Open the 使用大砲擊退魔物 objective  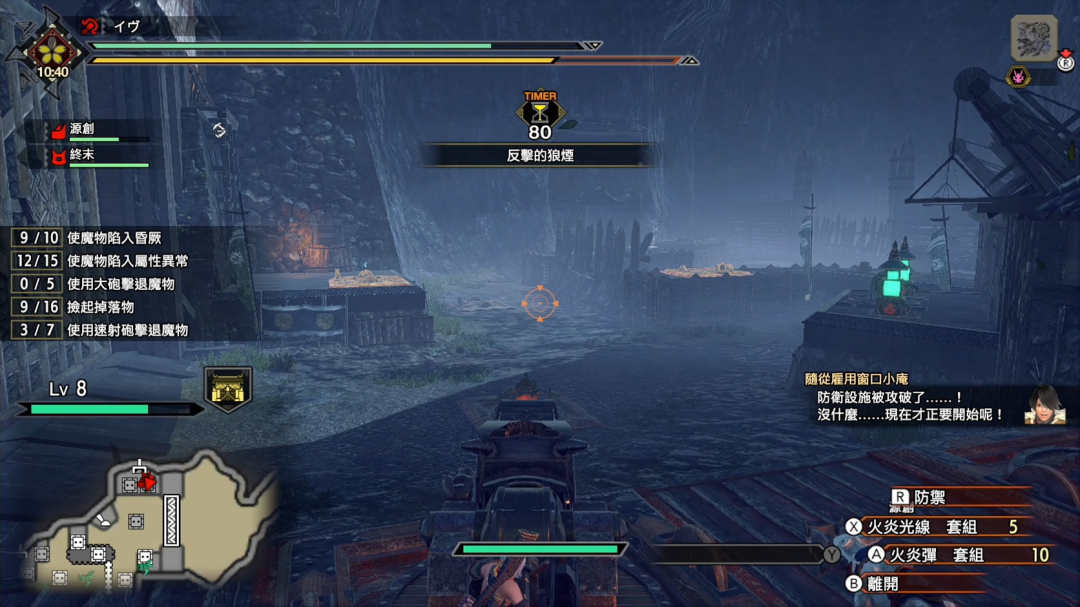[101, 284]
